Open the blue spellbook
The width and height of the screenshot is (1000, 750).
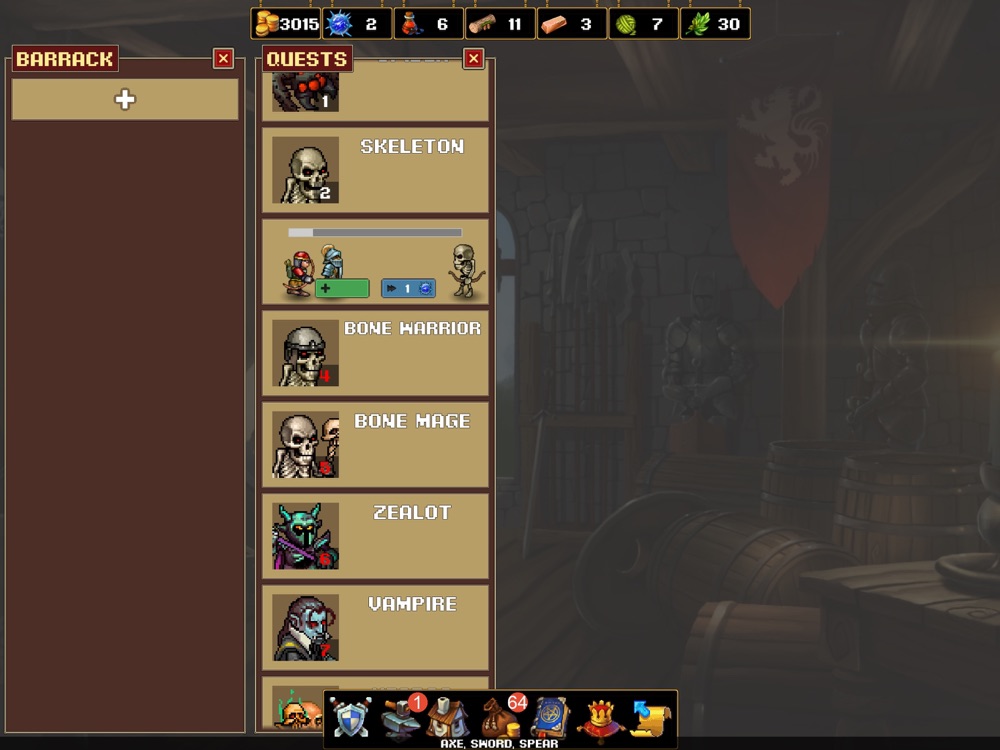tap(551, 718)
